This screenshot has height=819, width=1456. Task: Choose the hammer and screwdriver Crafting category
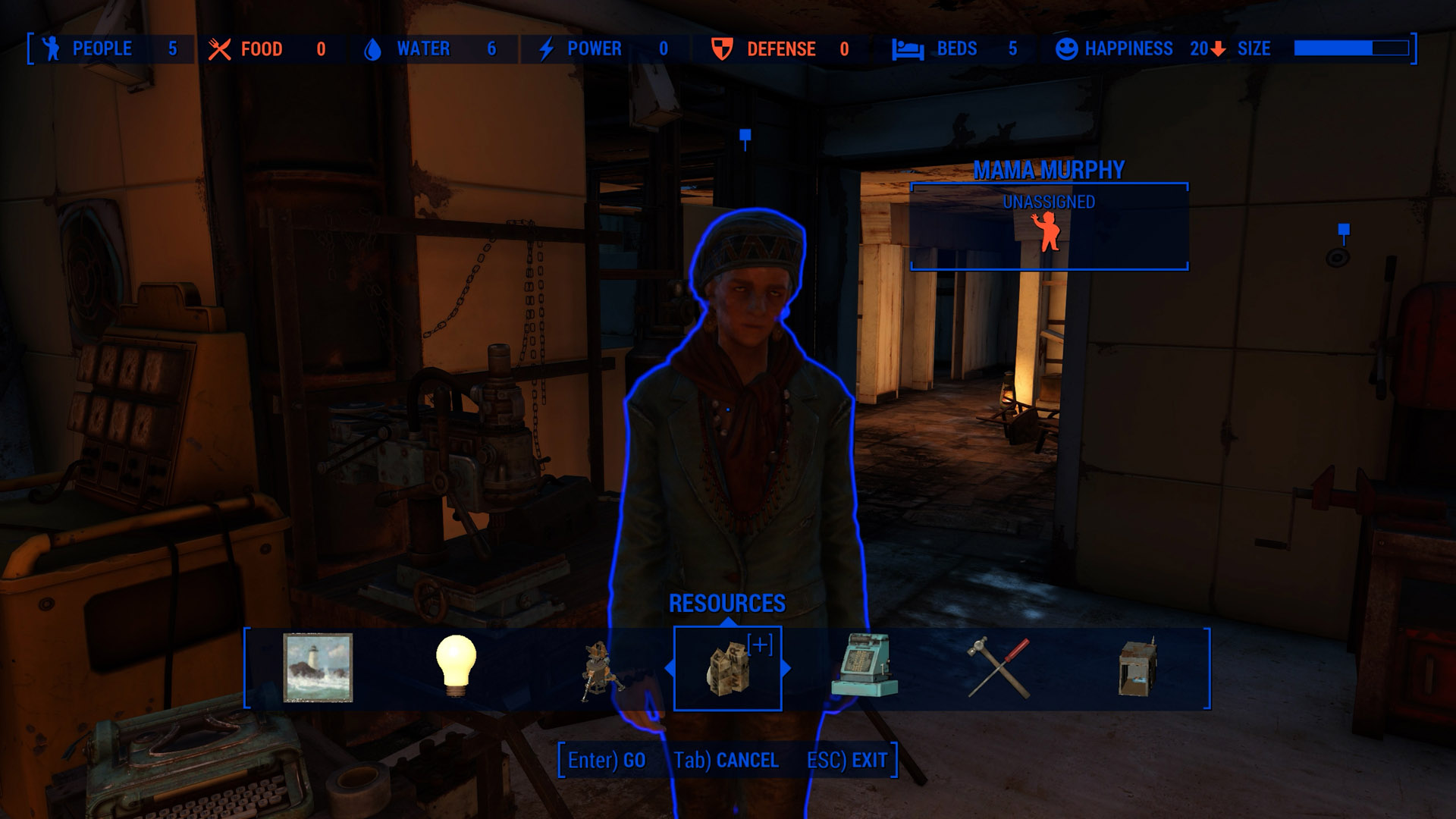click(x=999, y=667)
